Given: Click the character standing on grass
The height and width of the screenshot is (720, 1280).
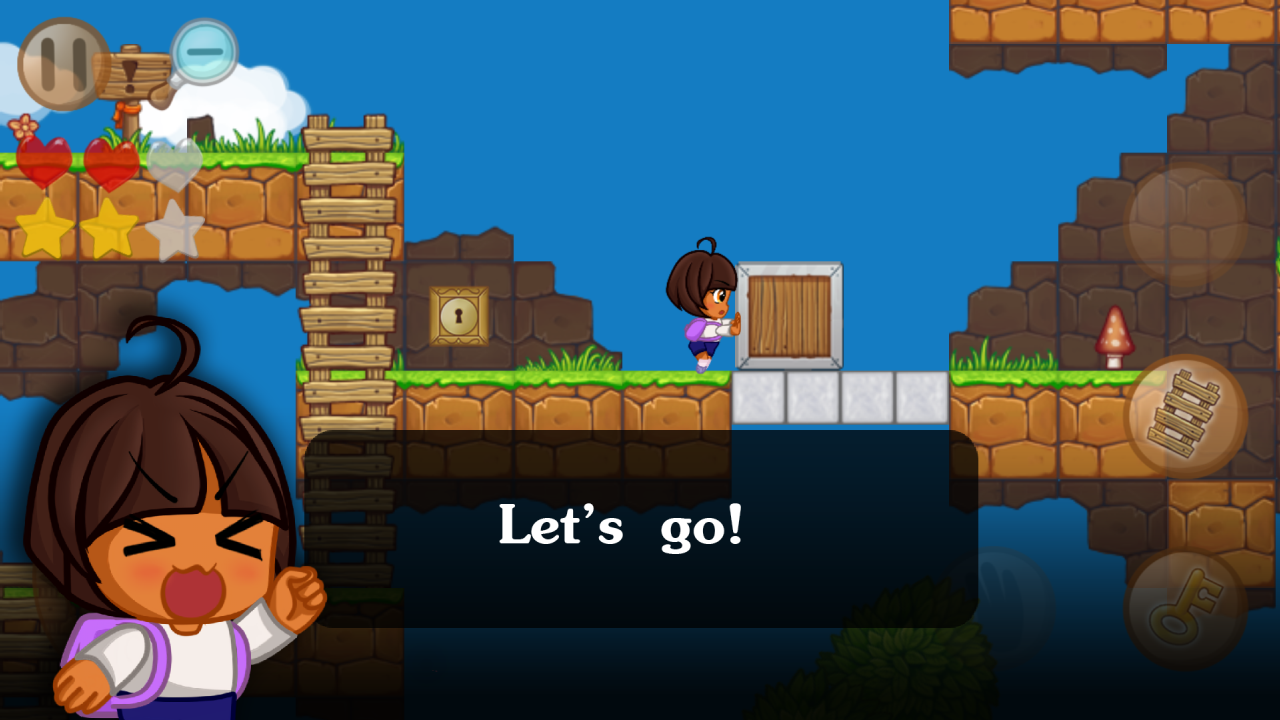Looking at the screenshot, I should tap(700, 310).
